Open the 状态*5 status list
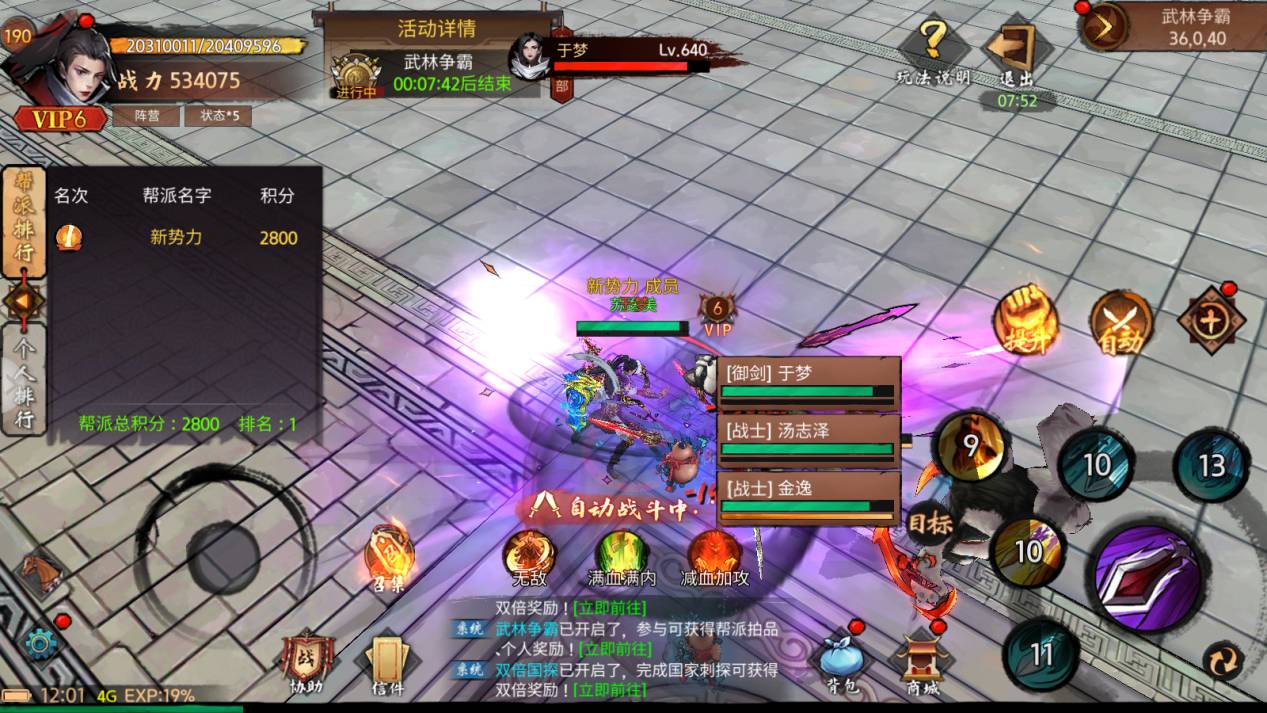Viewport: 1267px width, 713px height. tap(217, 115)
